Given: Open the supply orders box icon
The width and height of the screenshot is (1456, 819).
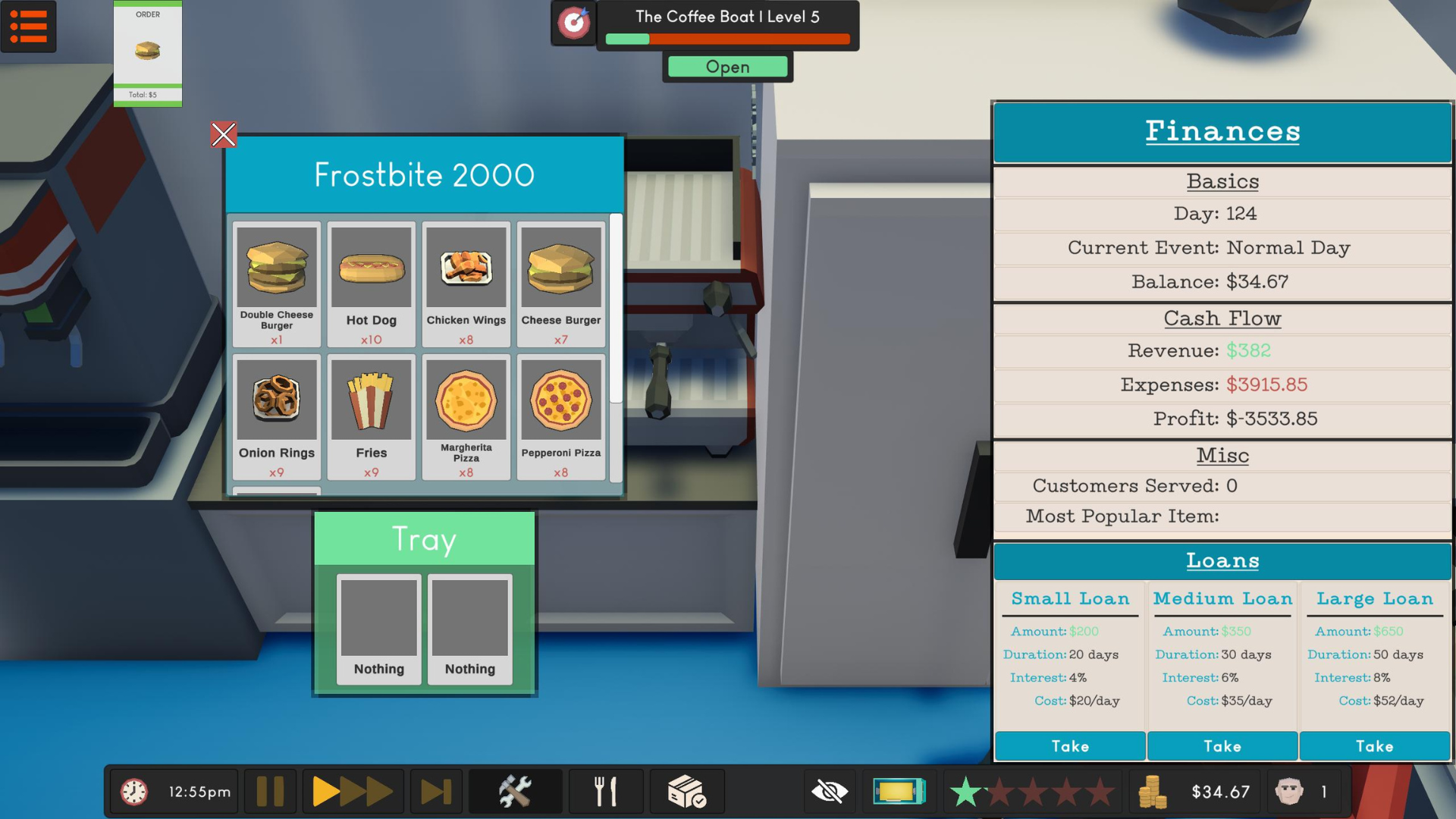Looking at the screenshot, I should [686, 791].
